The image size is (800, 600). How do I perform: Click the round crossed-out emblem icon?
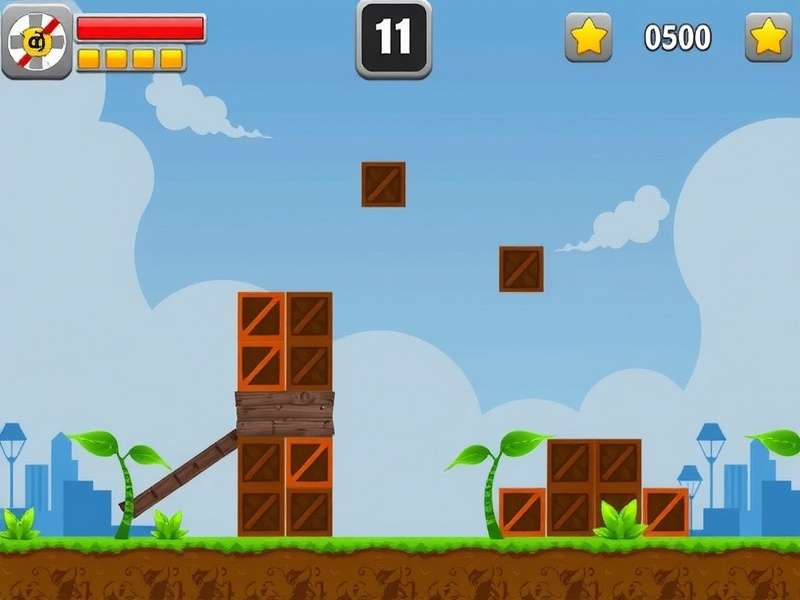click(37, 42)
